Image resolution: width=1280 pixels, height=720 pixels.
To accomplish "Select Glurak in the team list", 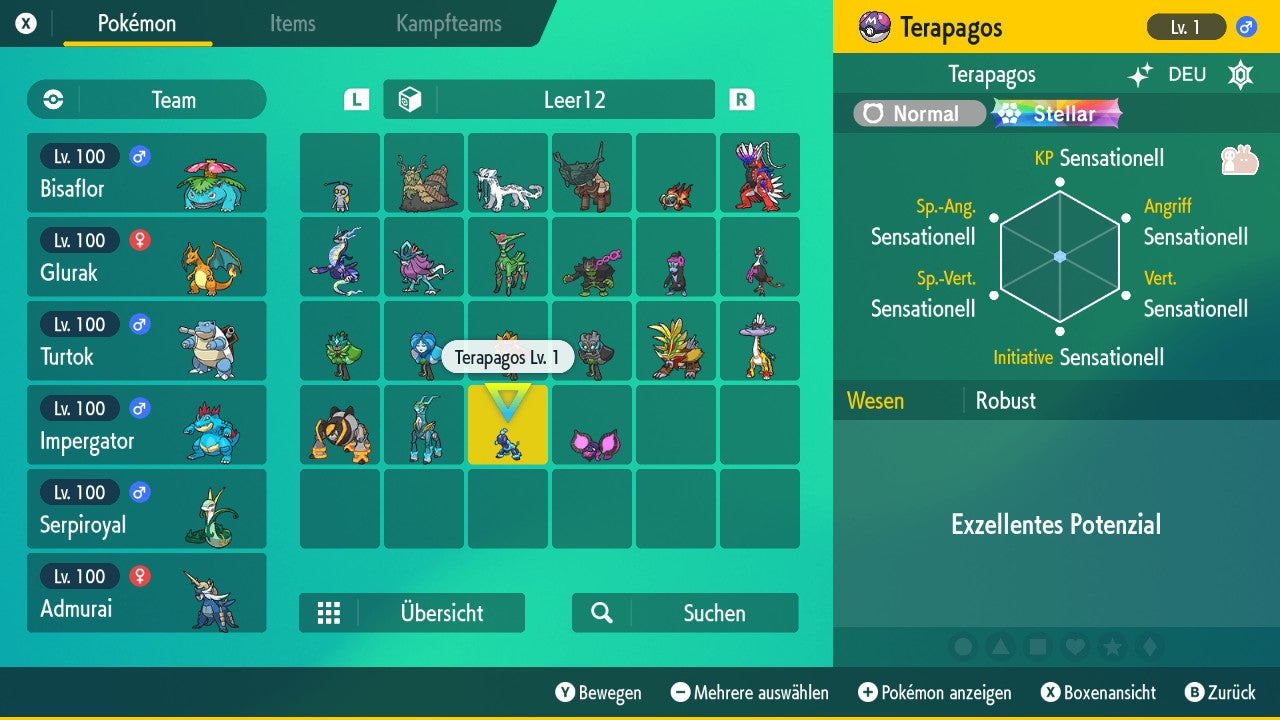I will (x=147, y=257).
